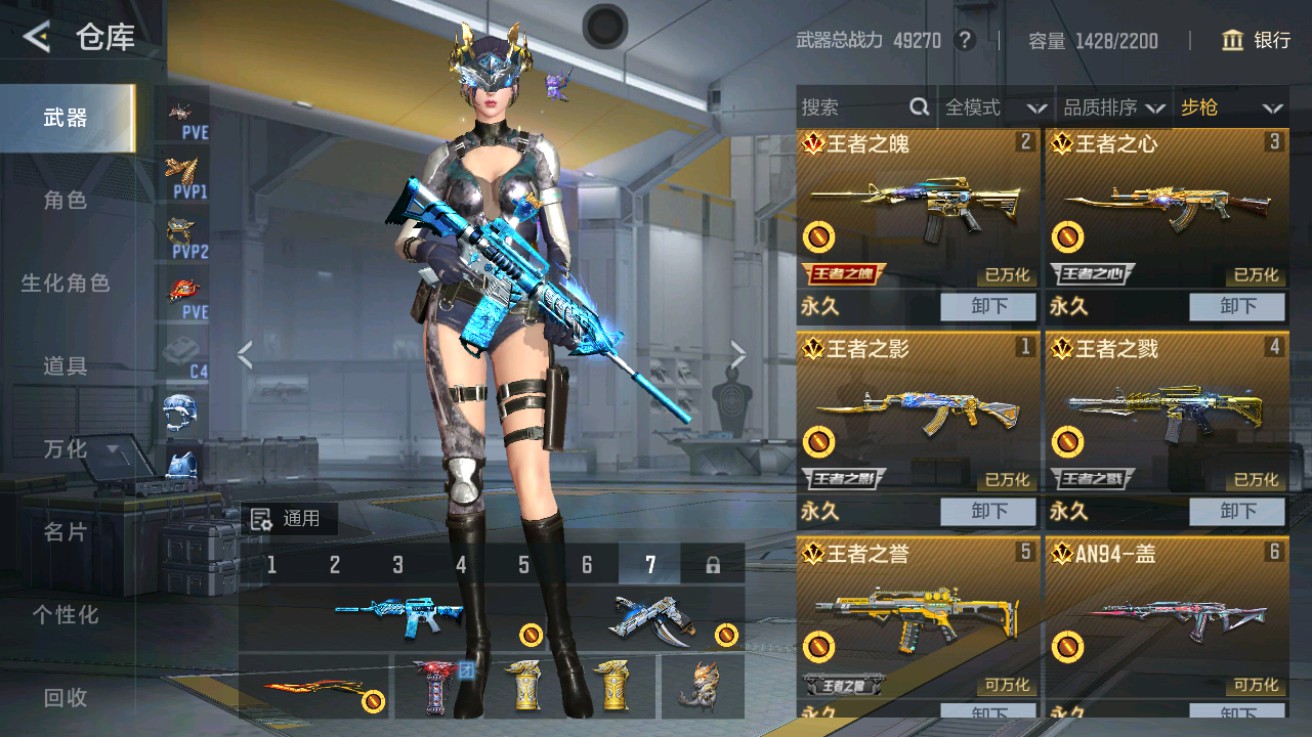Open the bank via the 银行 icon

coord(1258,41)
